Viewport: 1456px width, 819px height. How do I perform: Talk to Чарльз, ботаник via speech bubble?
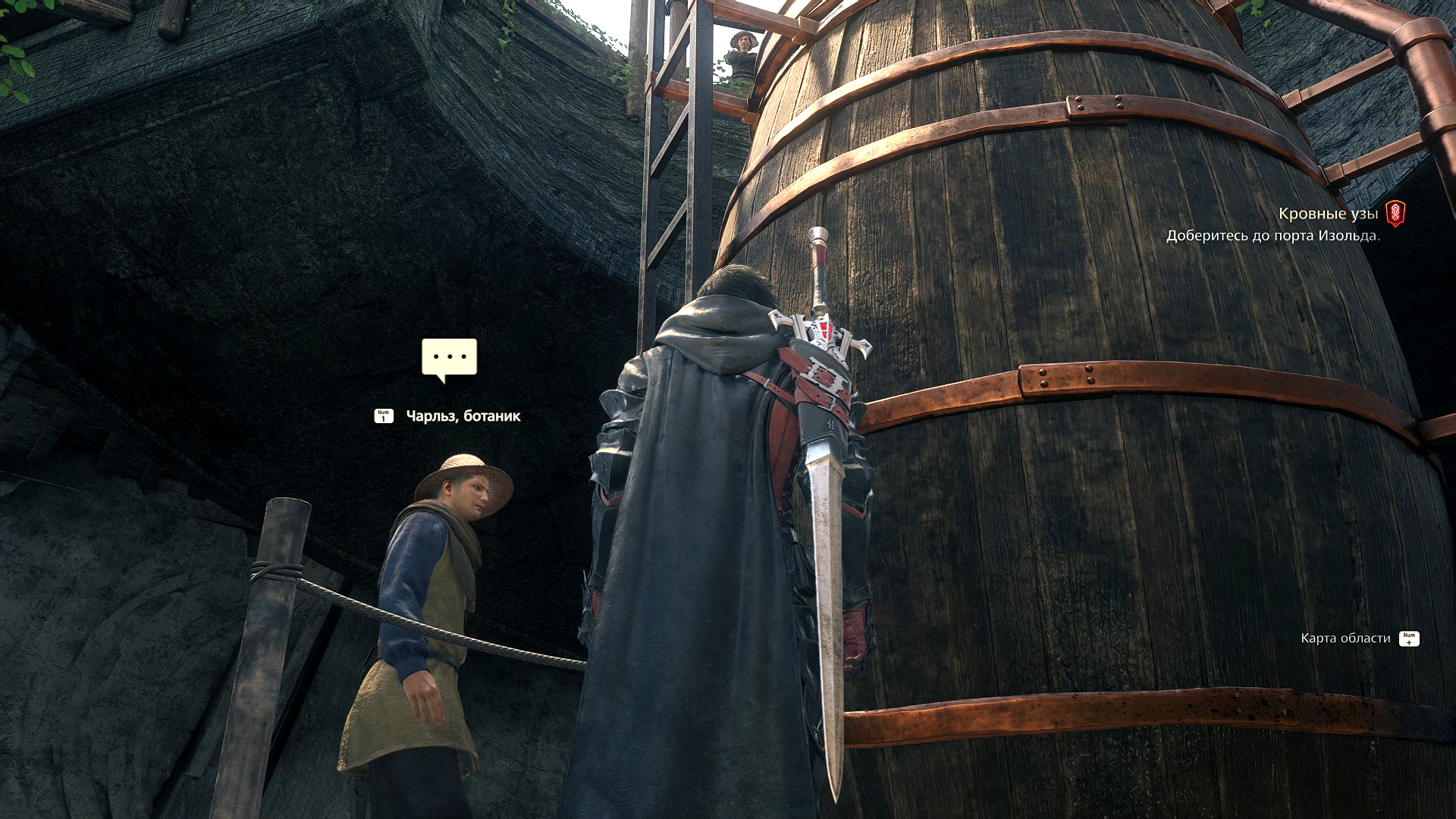point(449,358)
